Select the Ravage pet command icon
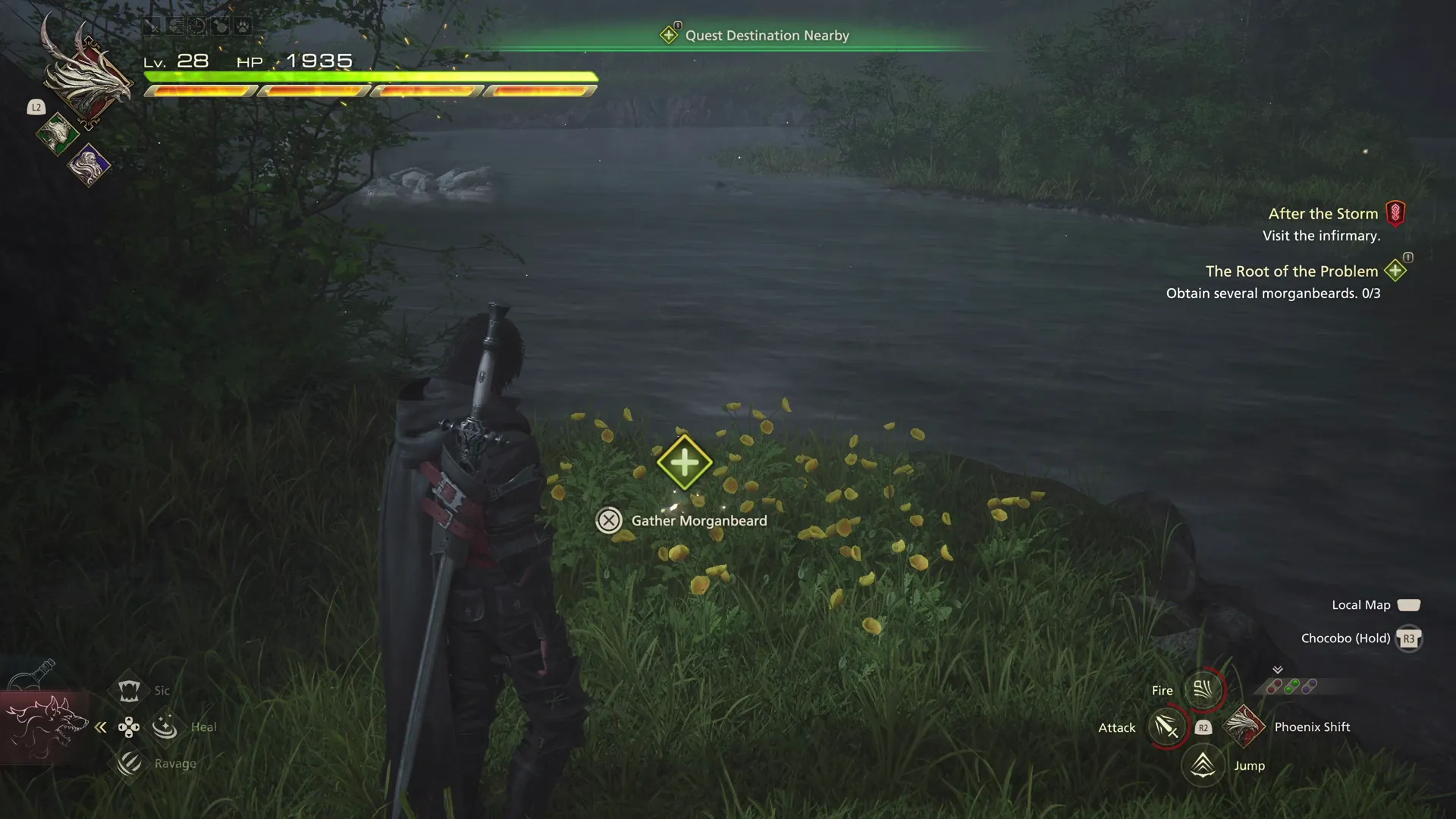The width and height of the screenshot is (1456, 819). [129, 763]
